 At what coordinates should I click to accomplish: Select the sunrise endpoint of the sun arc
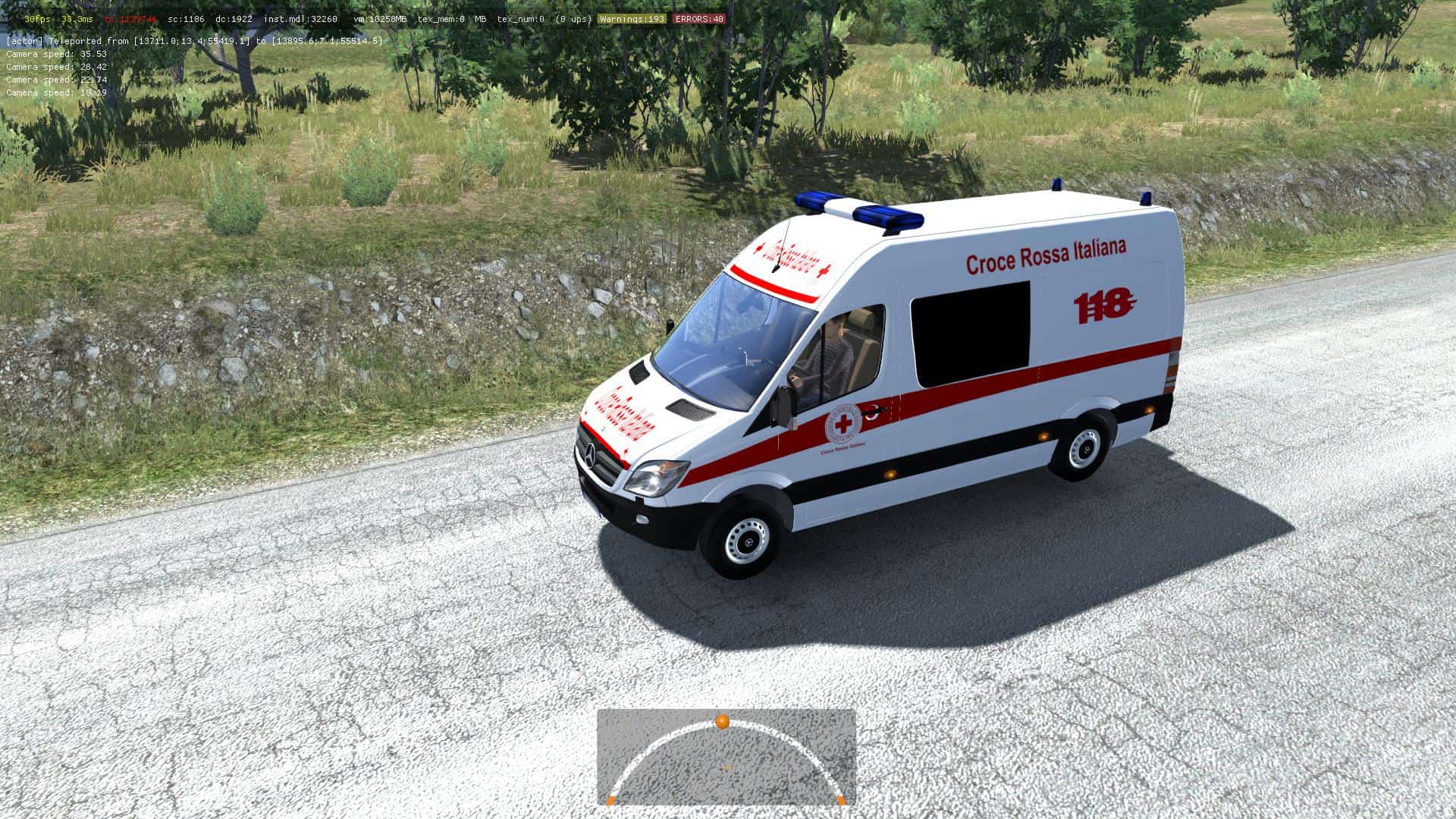pos(611,799)
